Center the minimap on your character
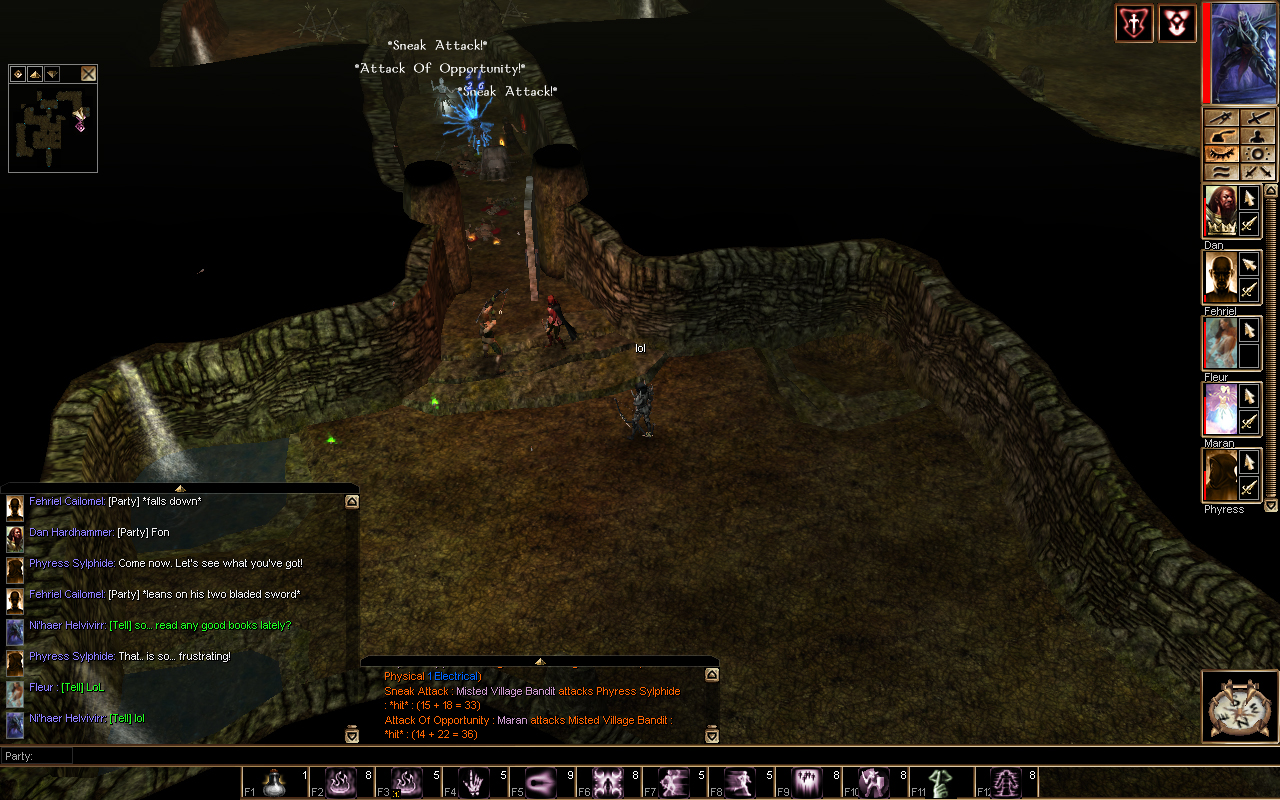Image resolution: width=1280 pixels, height=800 pixels. pos(17,73)
